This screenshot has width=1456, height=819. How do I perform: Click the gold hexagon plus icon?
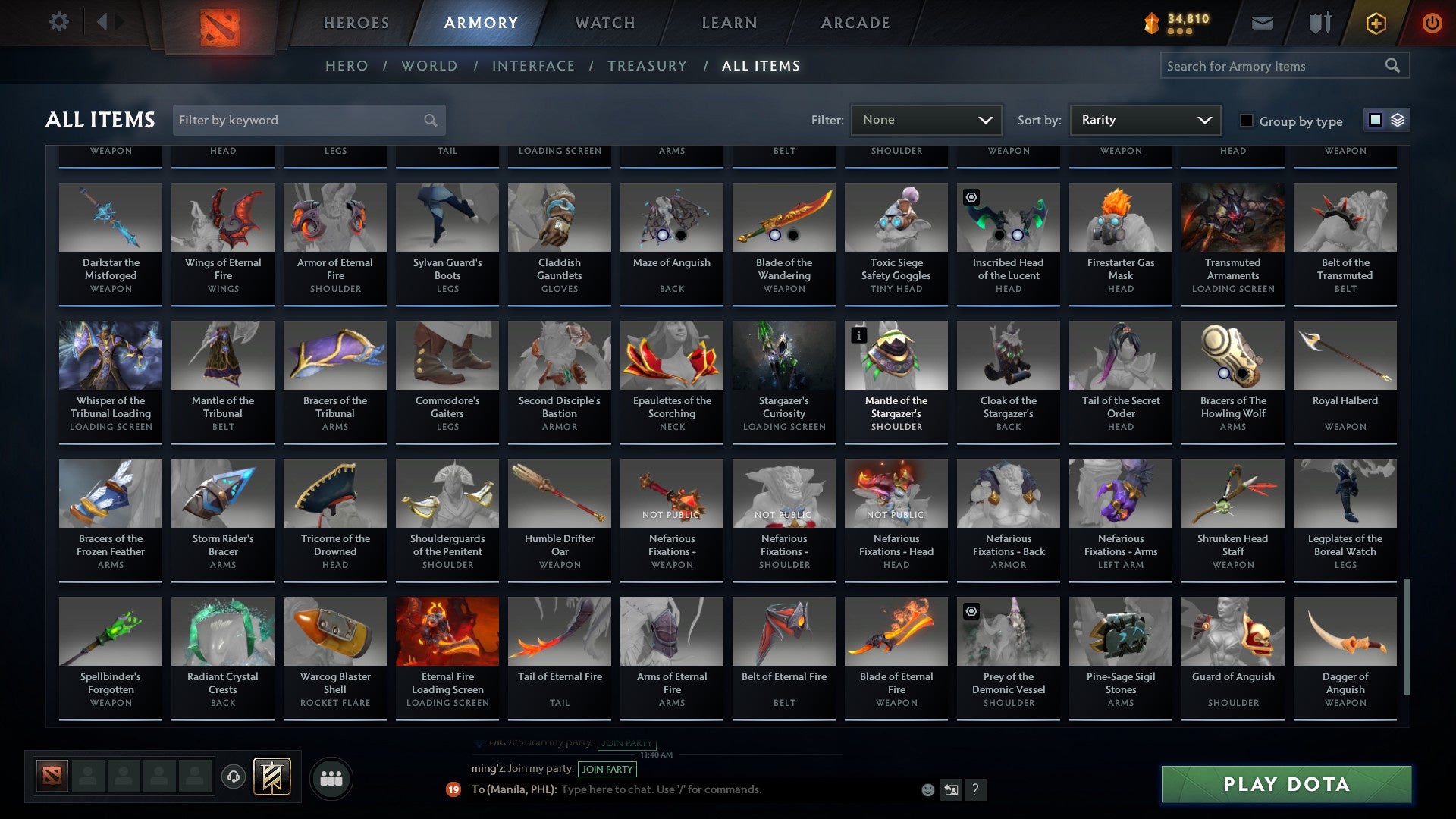click(x=1375, y=23)
